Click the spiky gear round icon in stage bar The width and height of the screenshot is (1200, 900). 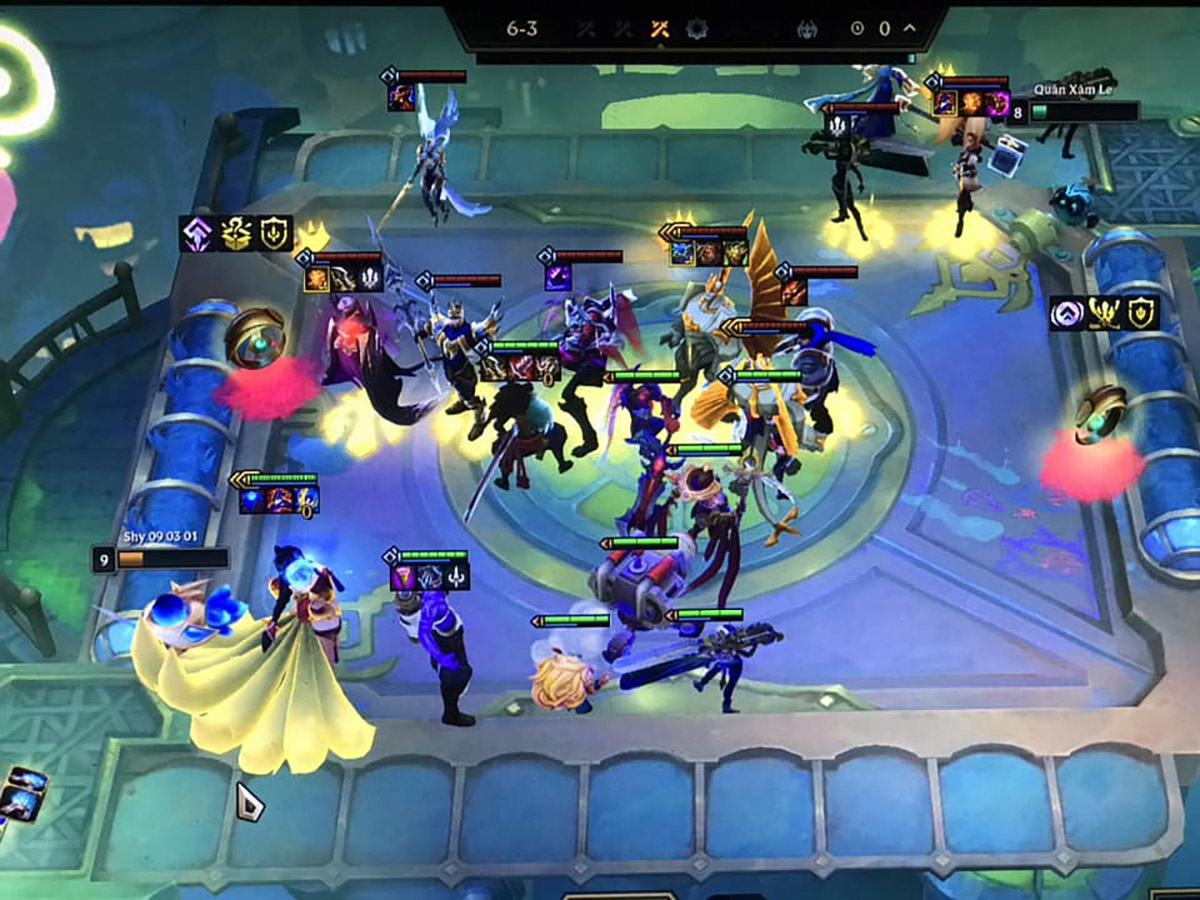[697, 29]
